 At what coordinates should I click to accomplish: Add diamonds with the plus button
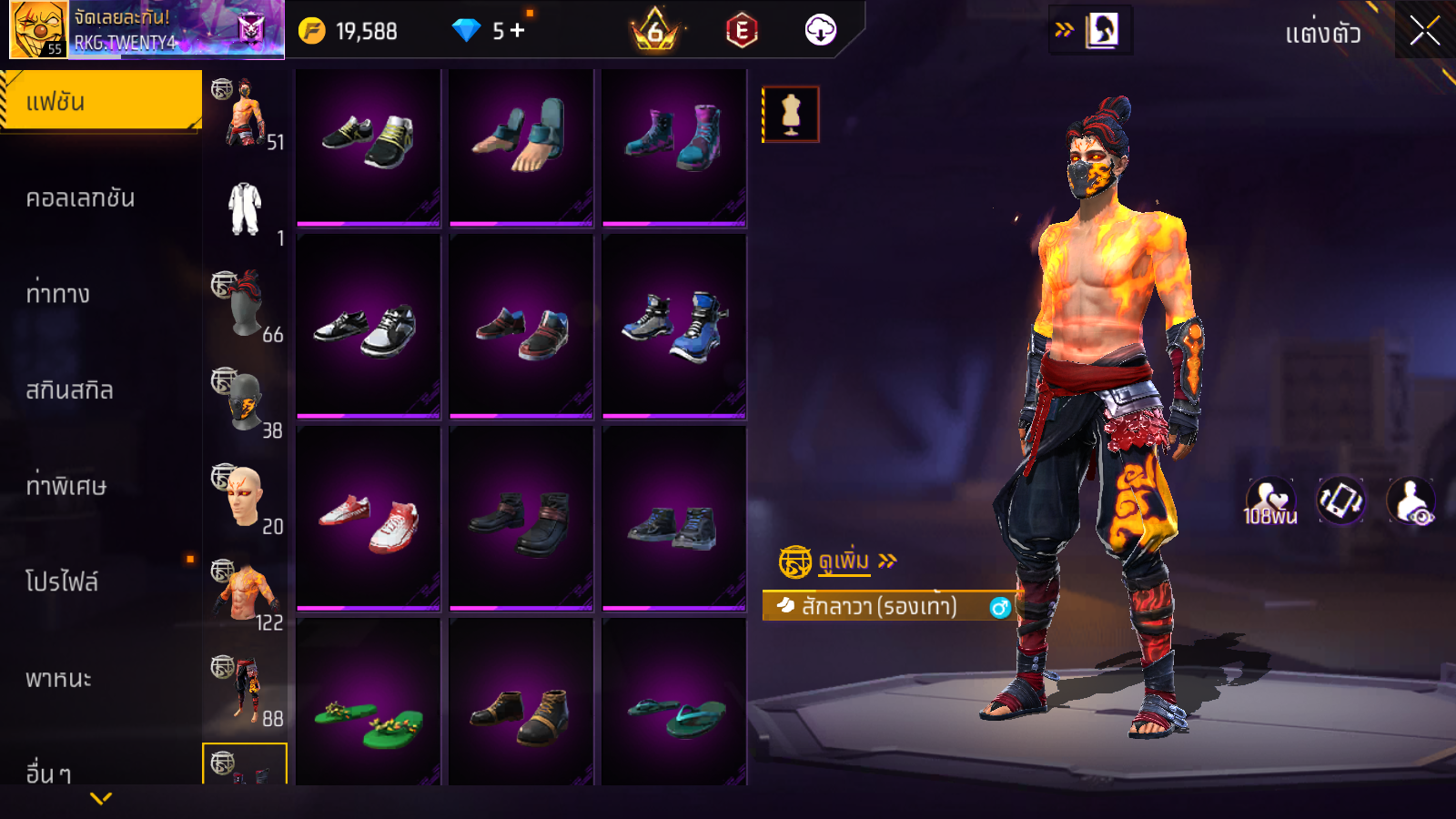pyautogui.click(x=518, y=31)
